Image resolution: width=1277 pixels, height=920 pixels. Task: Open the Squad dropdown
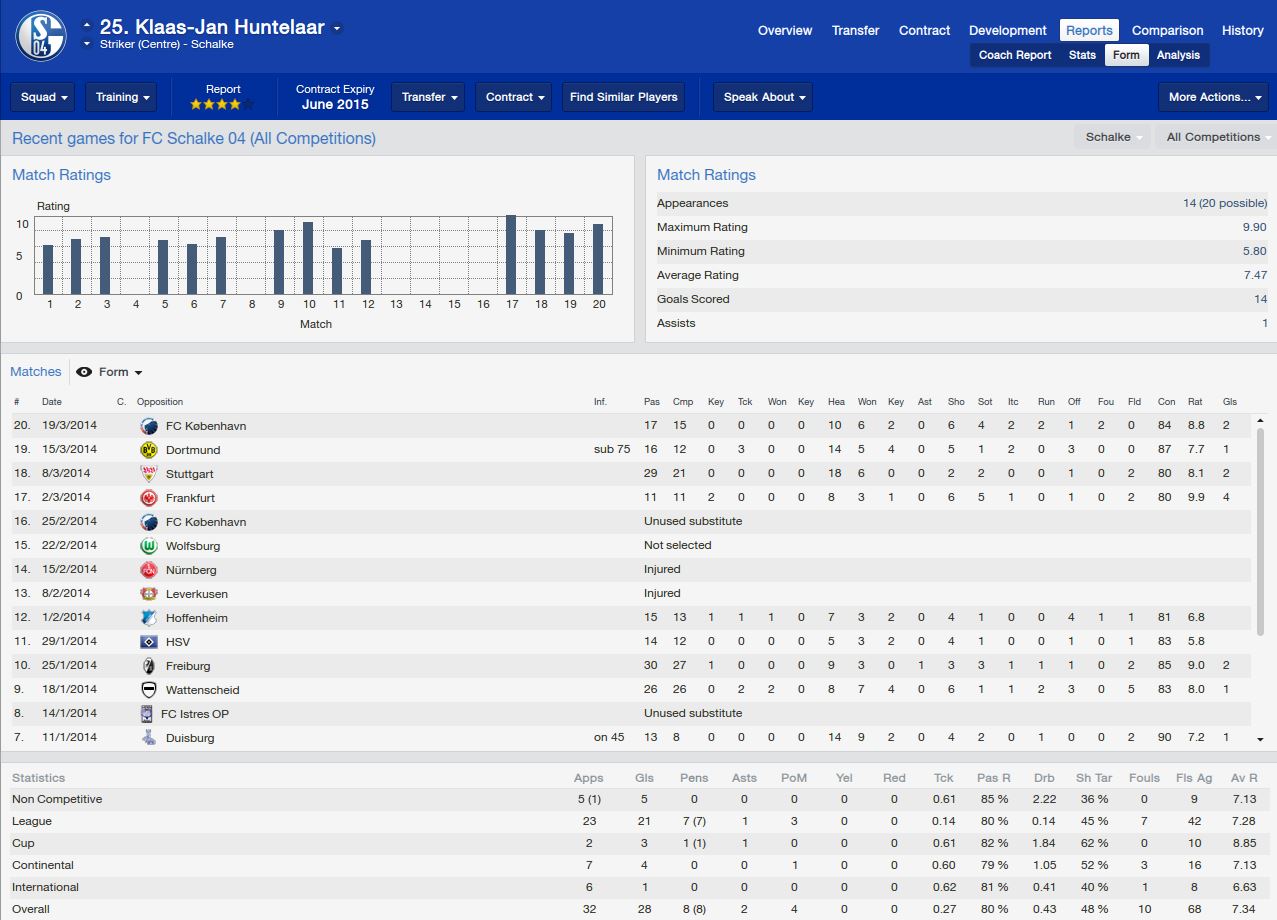pyautogui.click(x=44, y=97)
